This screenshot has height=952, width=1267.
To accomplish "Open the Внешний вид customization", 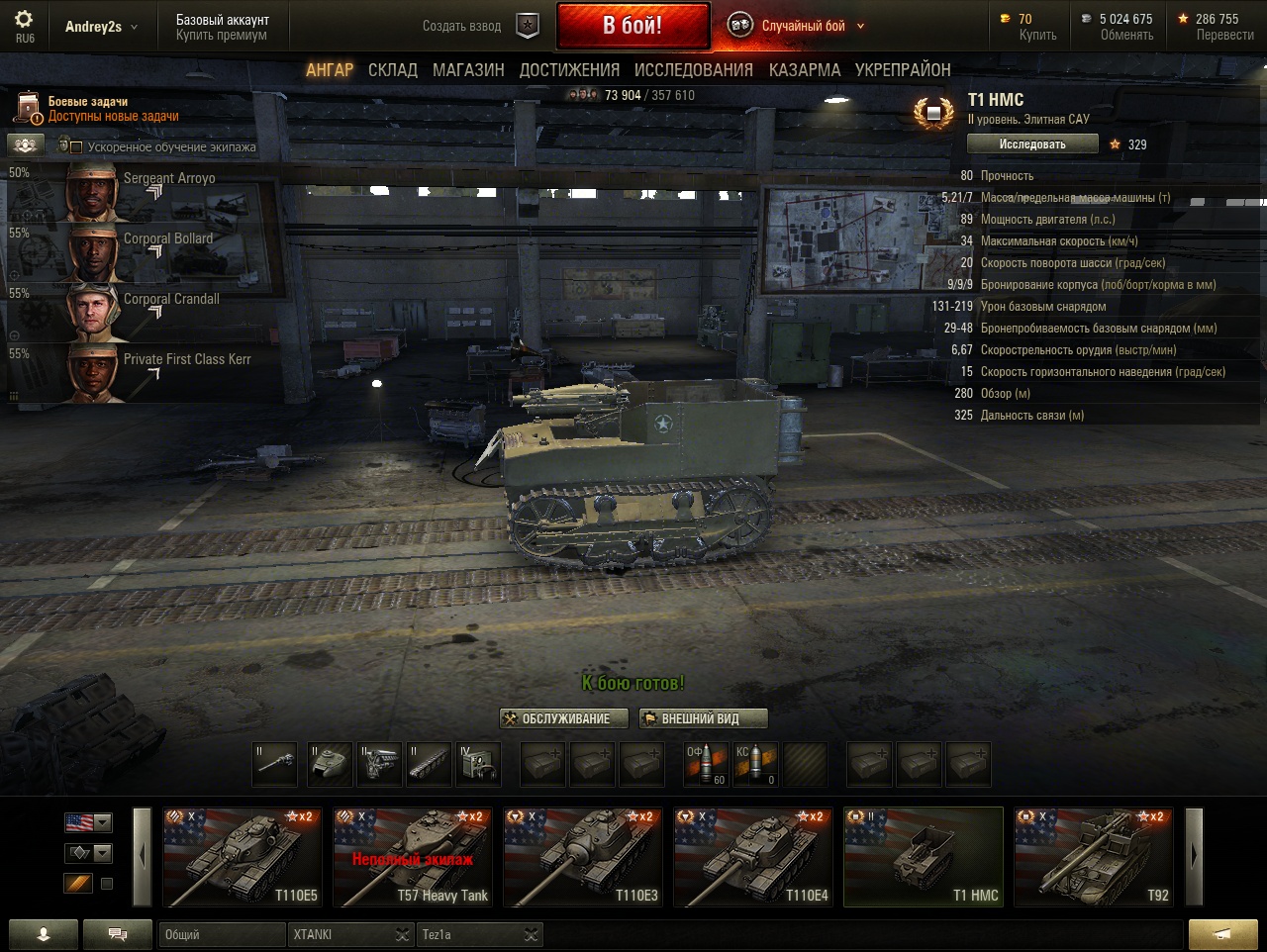I will click(x=703, y=718).
